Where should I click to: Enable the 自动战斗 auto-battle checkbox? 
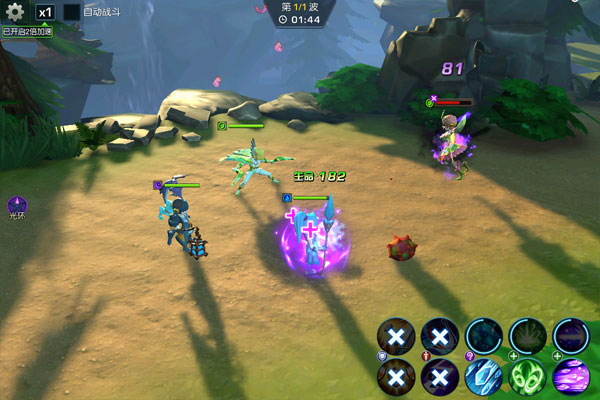click(x=72, y=12)
